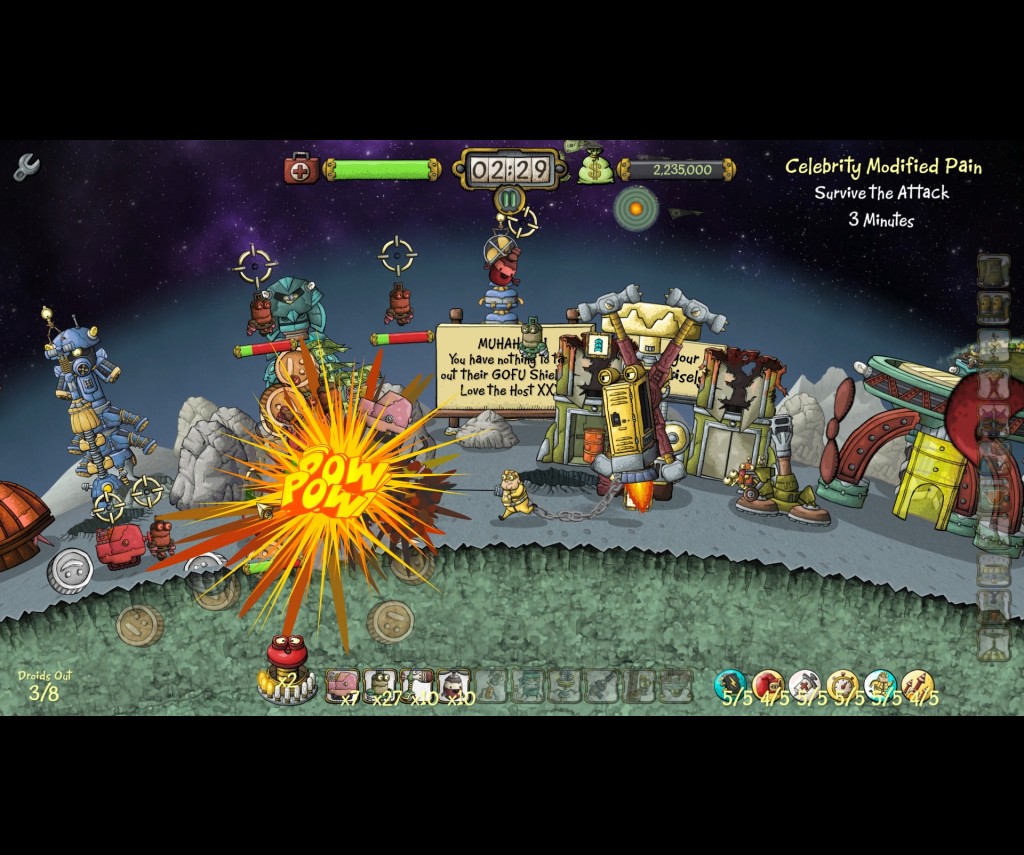Activate the teal ability icon showing 5/5
The width and height of the screenshot is (1024, 855).
[731, 685]
